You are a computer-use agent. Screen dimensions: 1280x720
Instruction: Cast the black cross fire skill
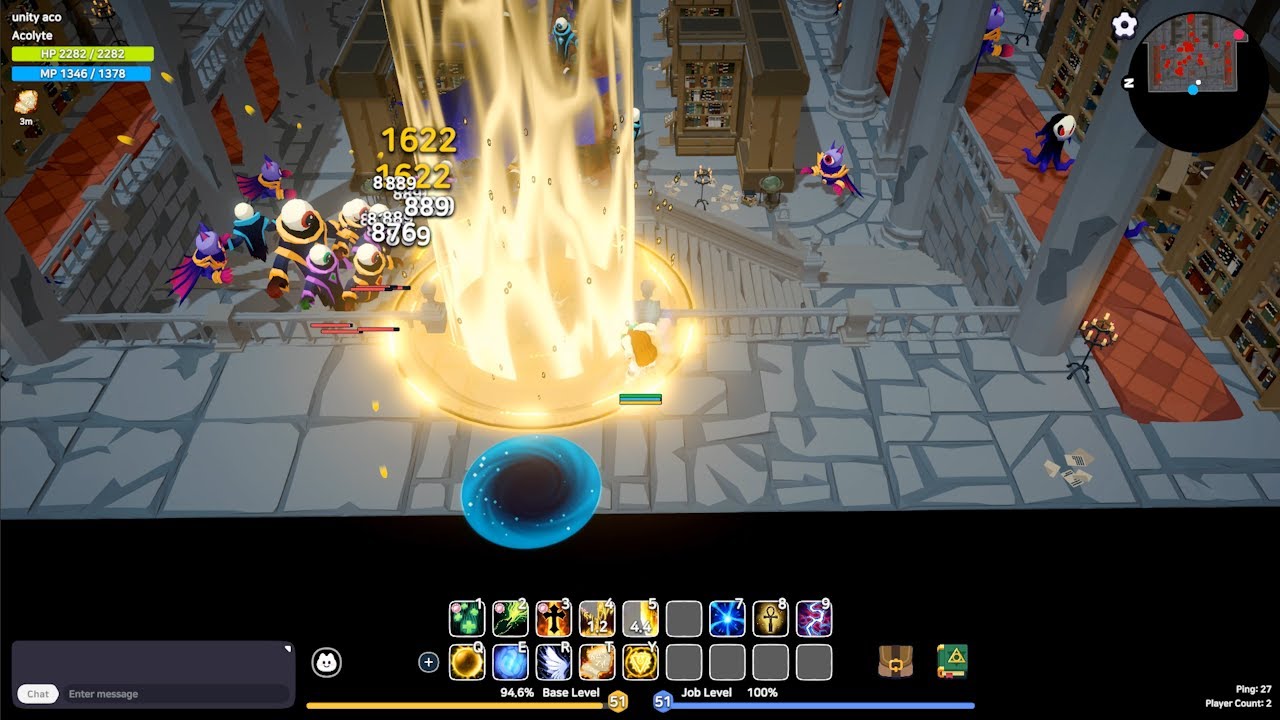[x=553, y=619]
